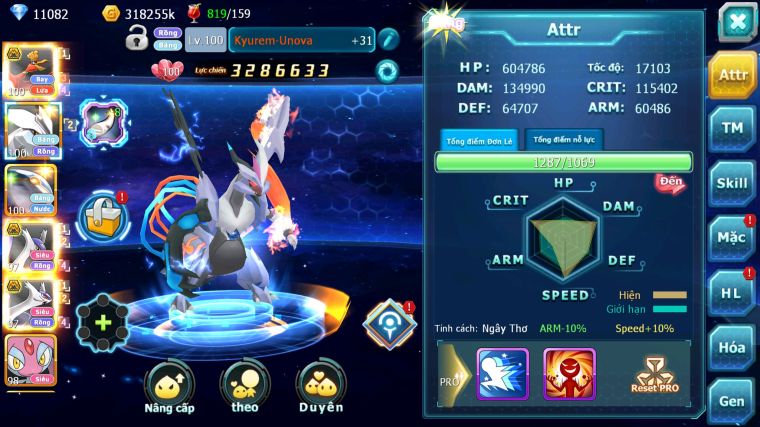The image size is (760, 427).
Task: Click the theo follow button
Action: (x=244, y=388)
